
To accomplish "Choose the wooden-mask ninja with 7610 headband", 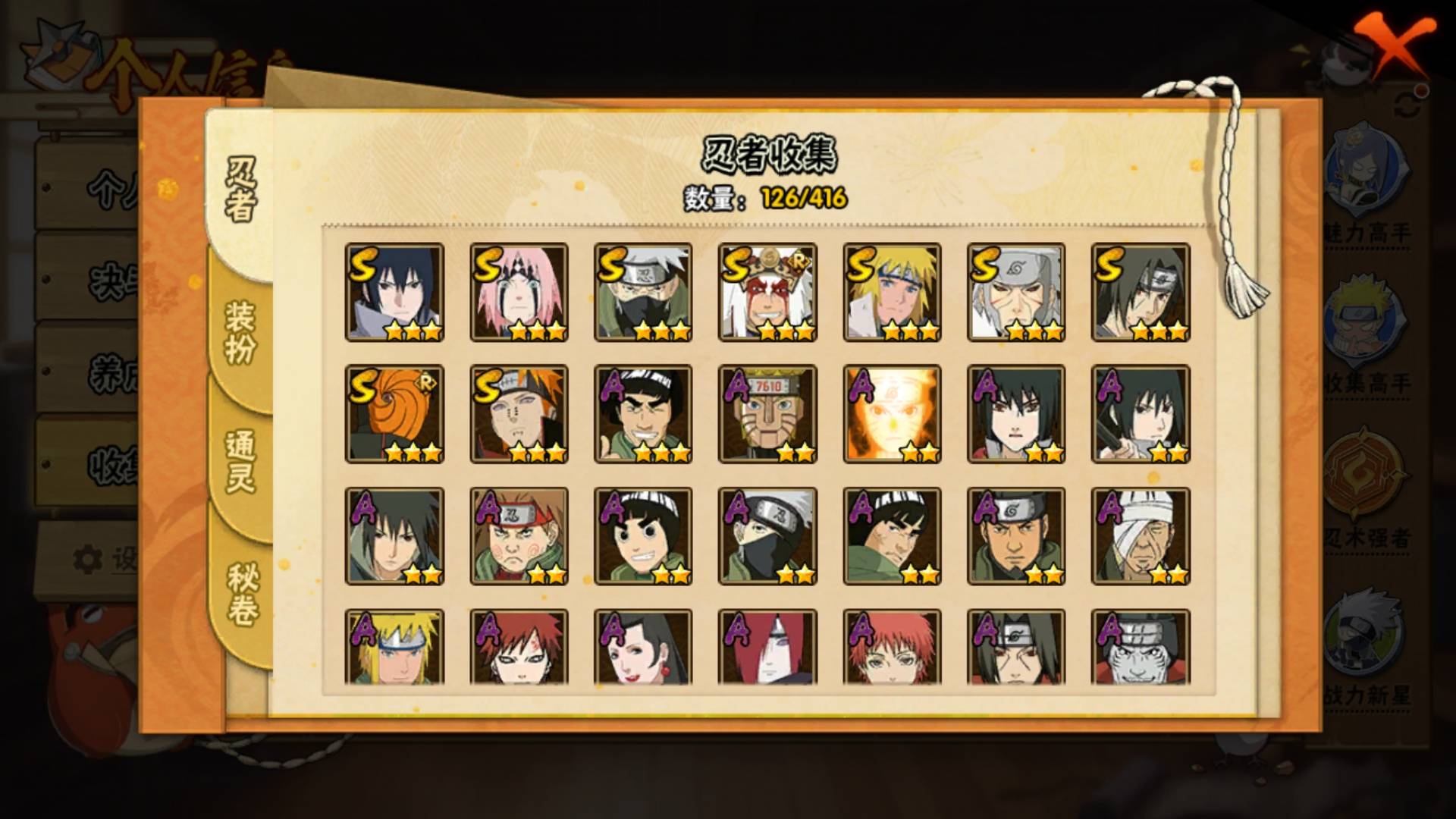I will [767, 414].
